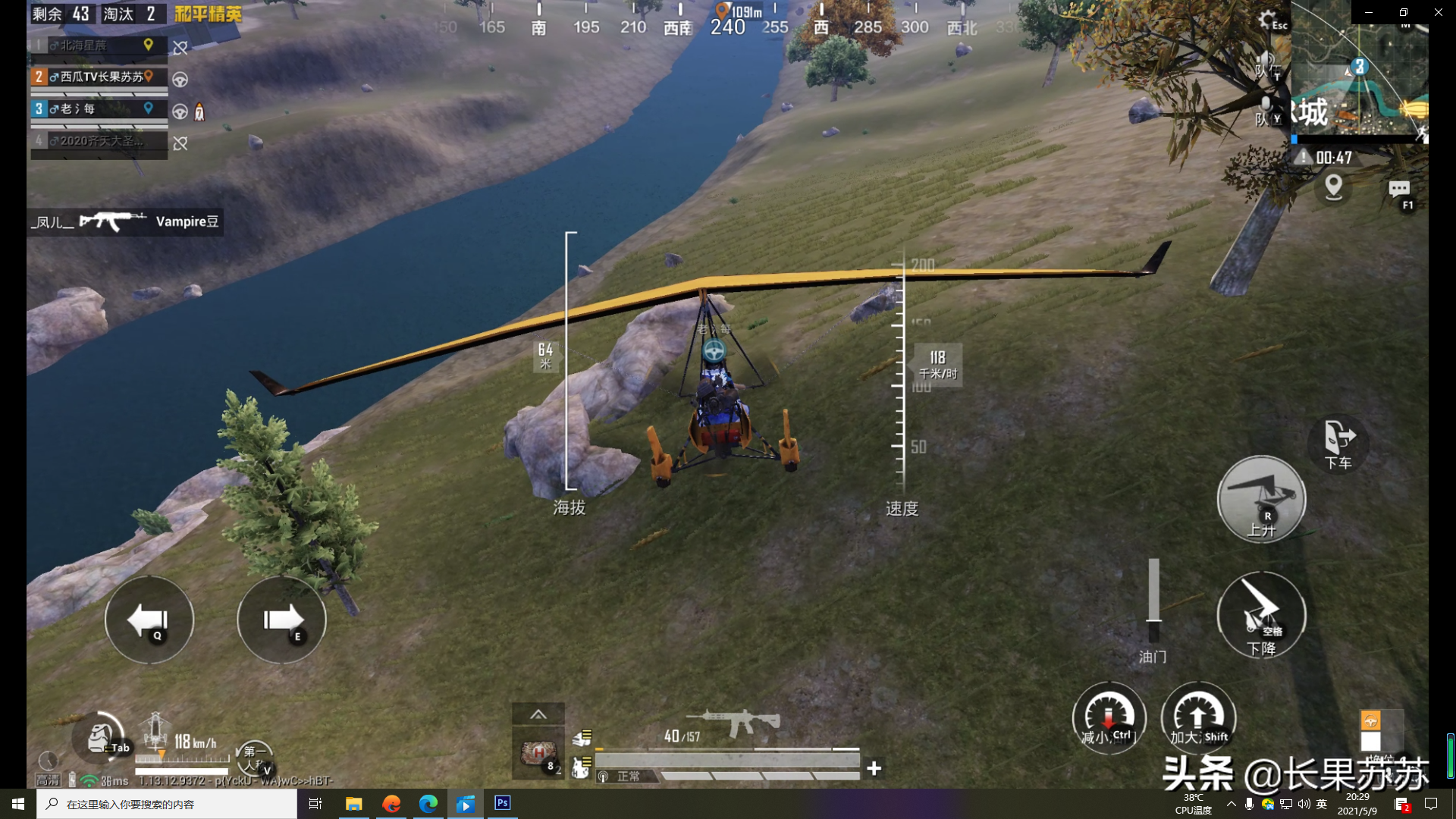
Task: Steer left with the Q arrow button
Action: [149, 620]
